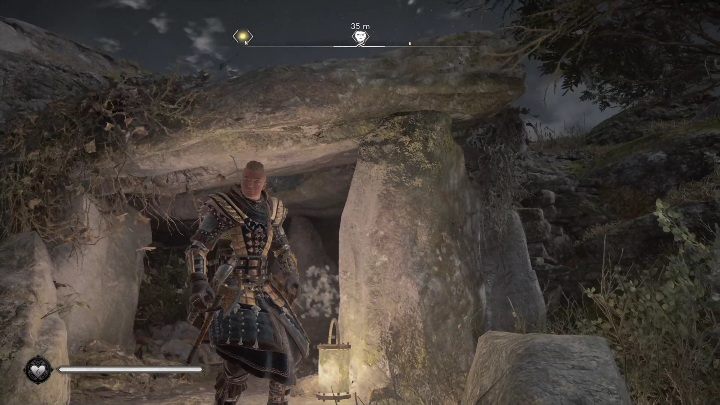This screenshot has height=405, width=720.
Task: Click the face-shaped marker on the compass
Action: click(360, 37)
